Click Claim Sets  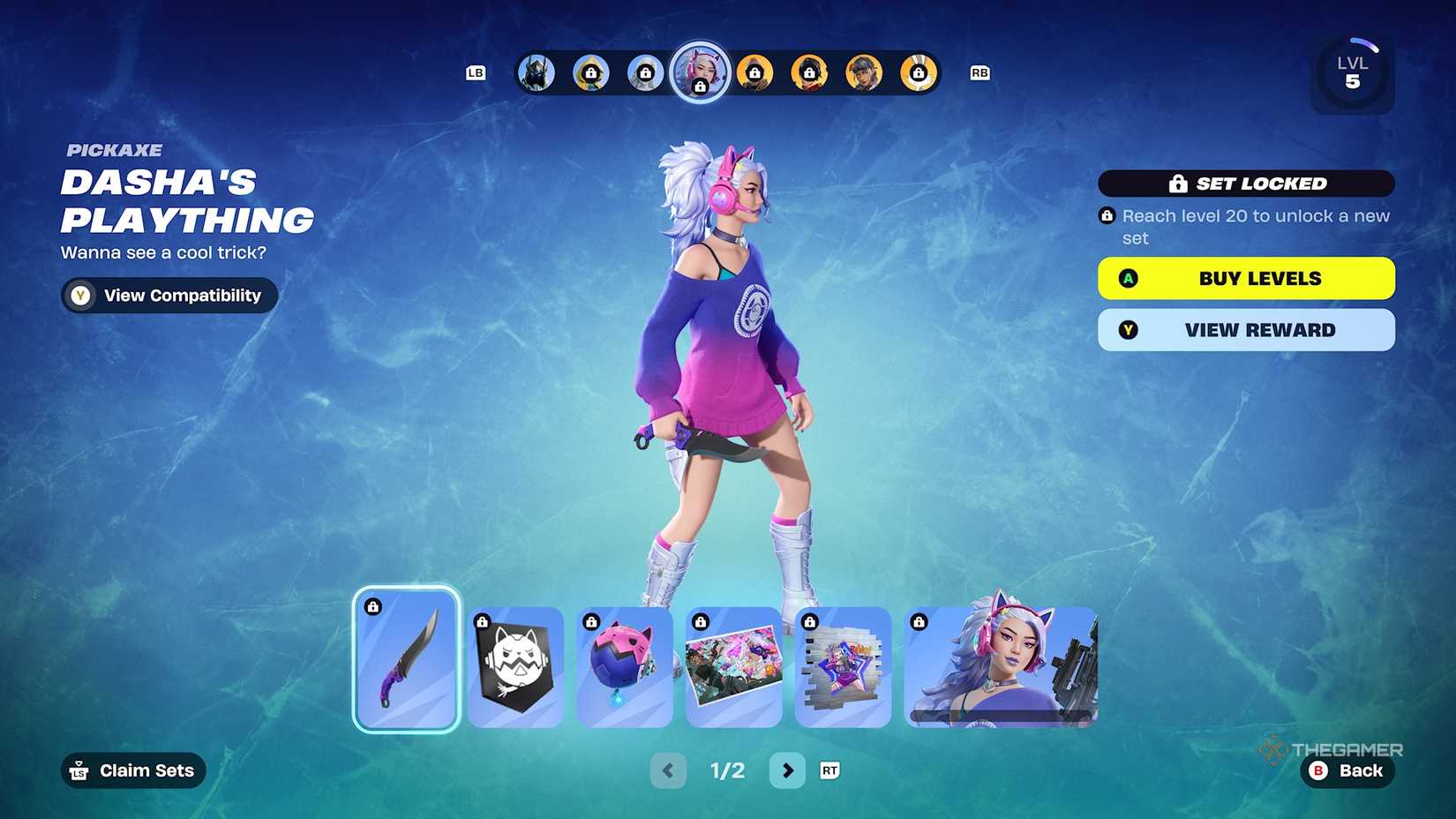click(132, 770)
